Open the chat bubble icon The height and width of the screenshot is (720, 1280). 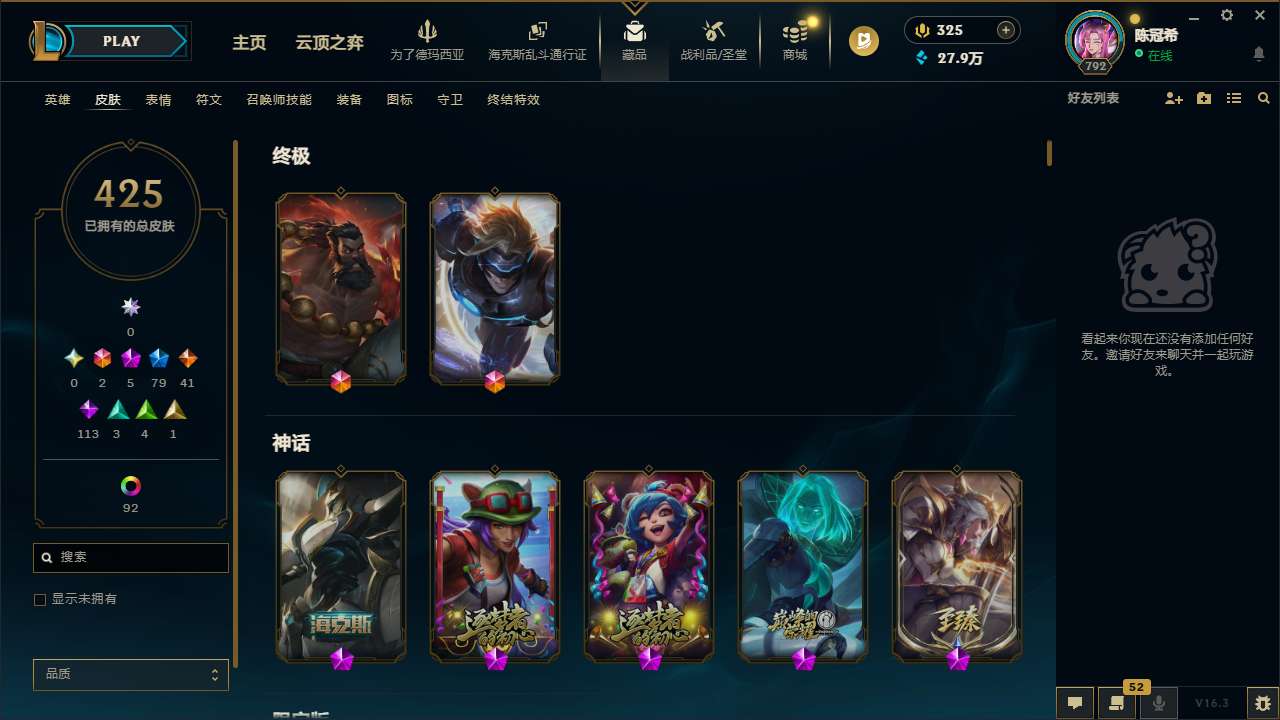(x=1075, y=702)
